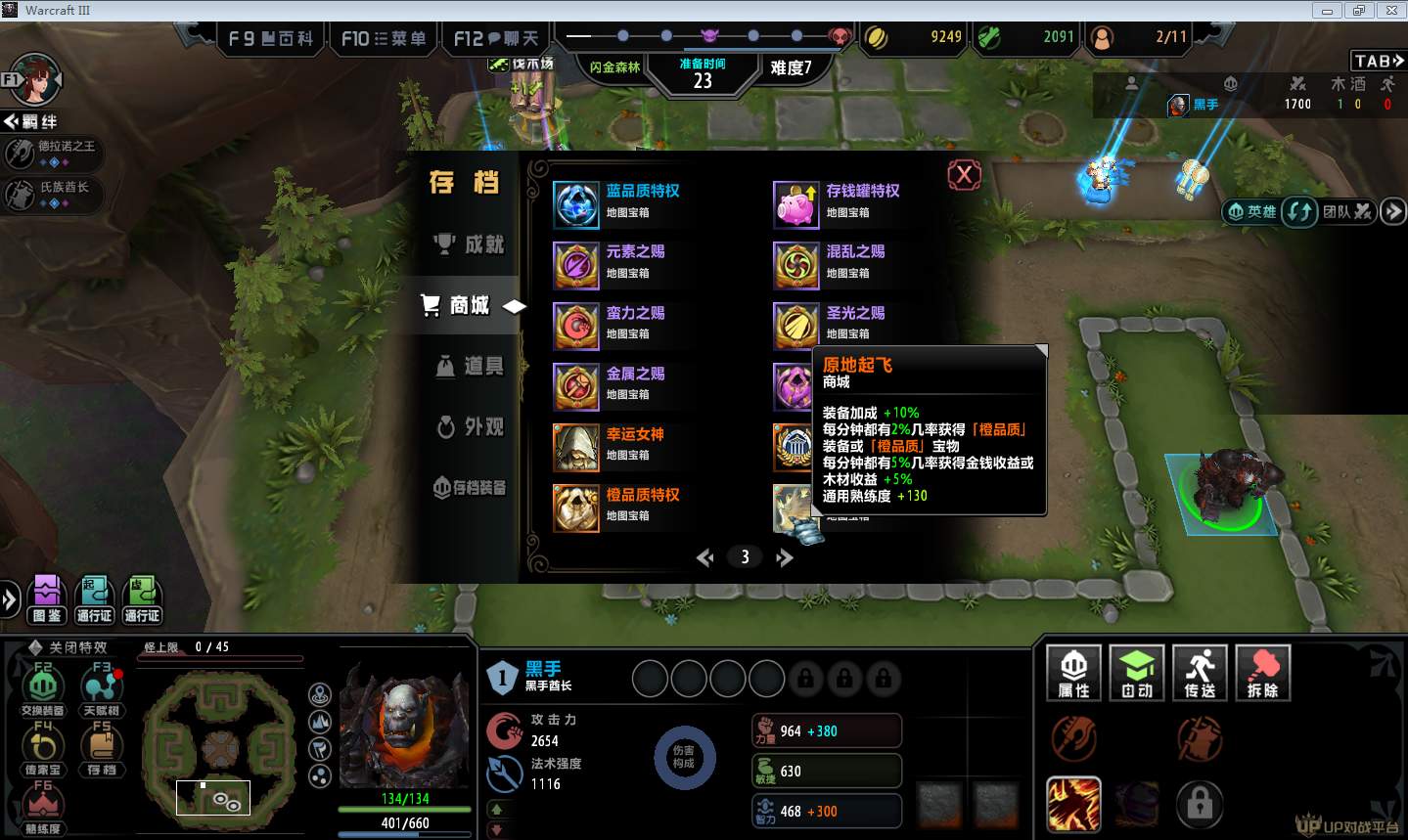Switch to the 成就 tab
1408x840 pixels.
coord(471,244)
